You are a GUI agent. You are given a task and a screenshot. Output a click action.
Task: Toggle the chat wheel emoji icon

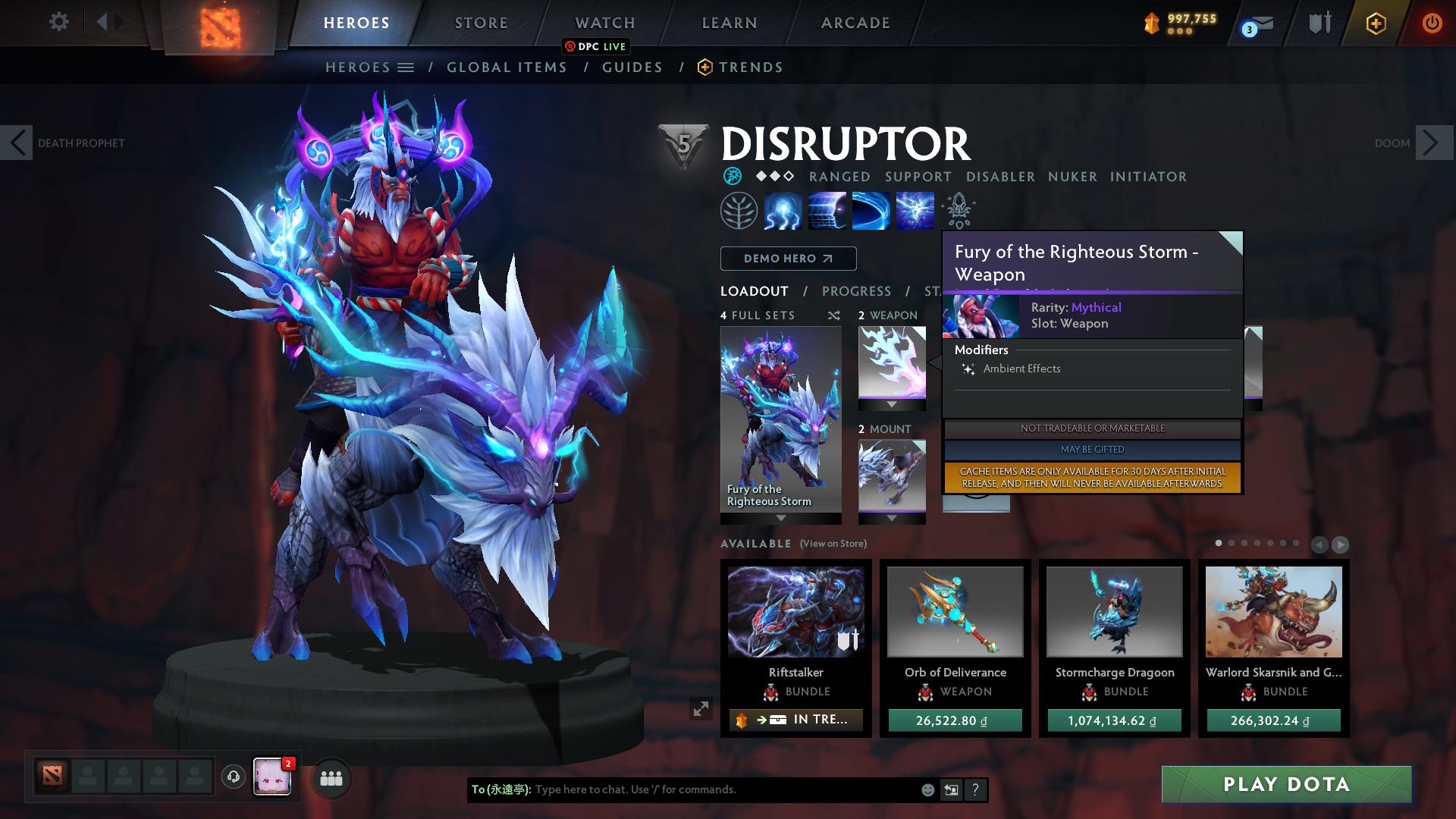(x=928, y=789)
